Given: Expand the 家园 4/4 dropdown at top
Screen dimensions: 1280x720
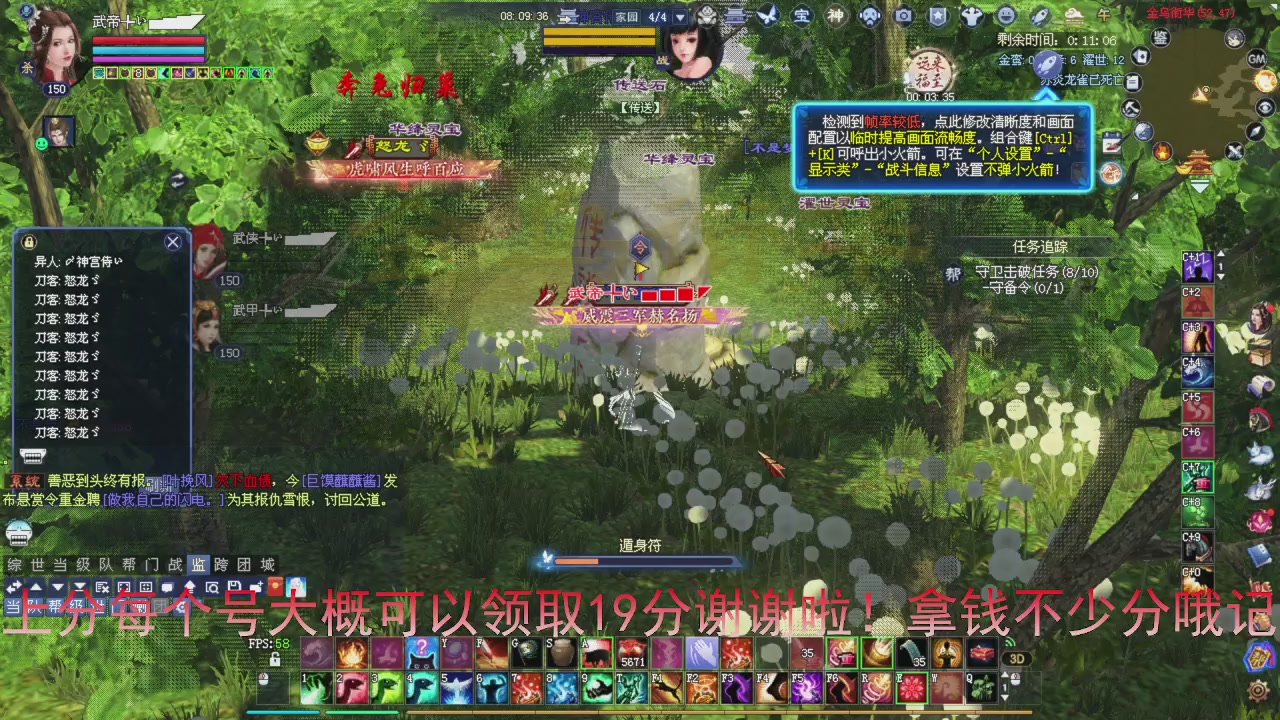Looking at the screenshot, I should (681, 15).
